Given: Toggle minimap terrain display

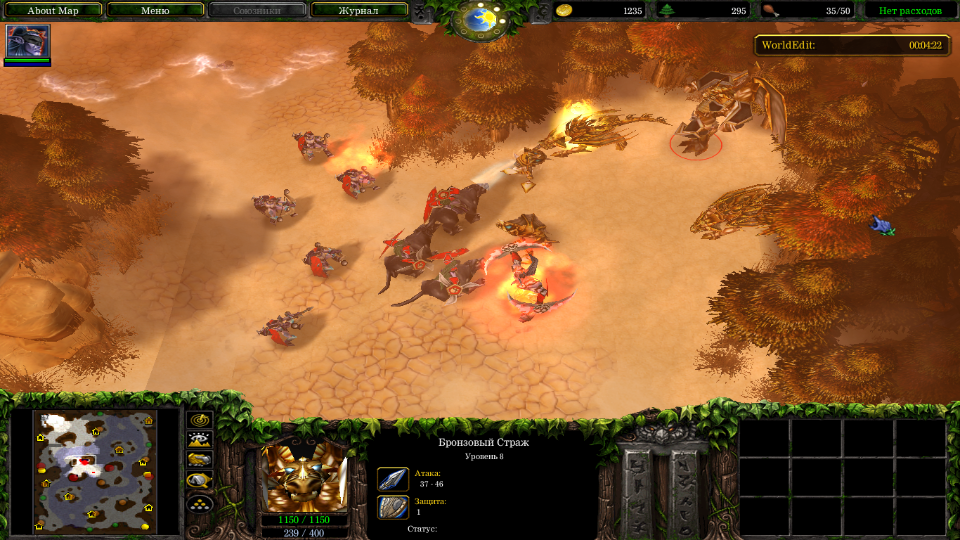Looking at the screenshot, I should tap(200, 440).
